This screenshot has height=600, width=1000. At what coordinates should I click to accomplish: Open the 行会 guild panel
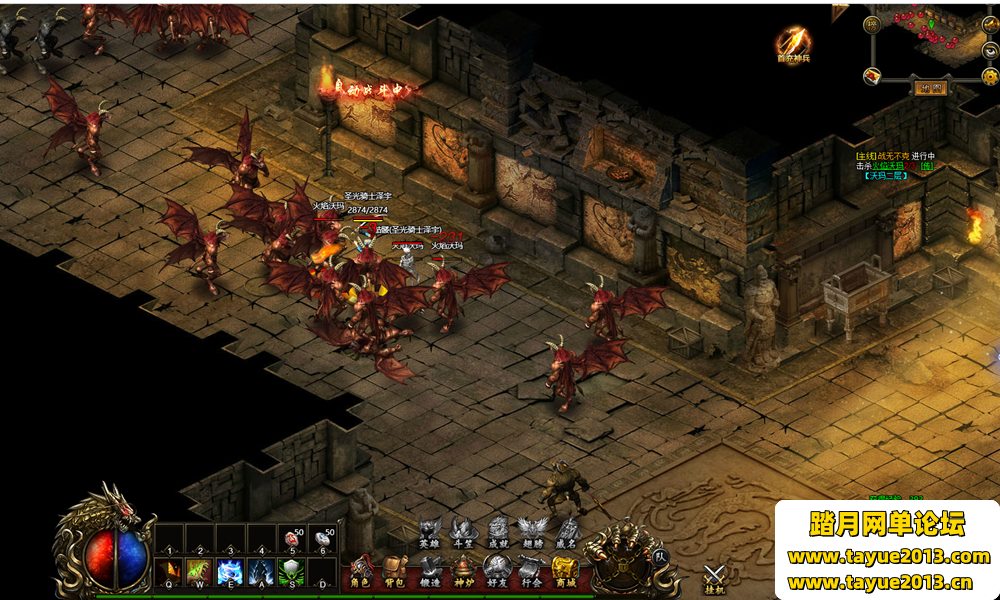[531, 572]
